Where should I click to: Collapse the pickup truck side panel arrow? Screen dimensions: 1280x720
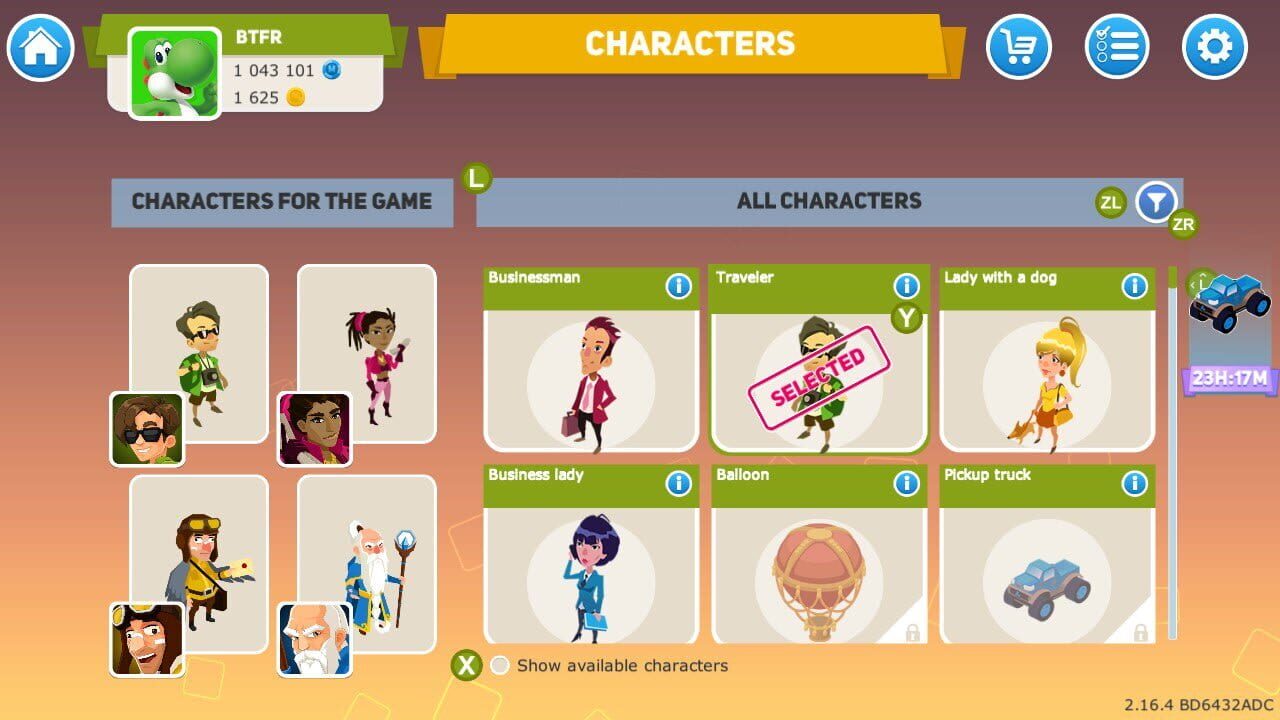(x=1192, y=287)
